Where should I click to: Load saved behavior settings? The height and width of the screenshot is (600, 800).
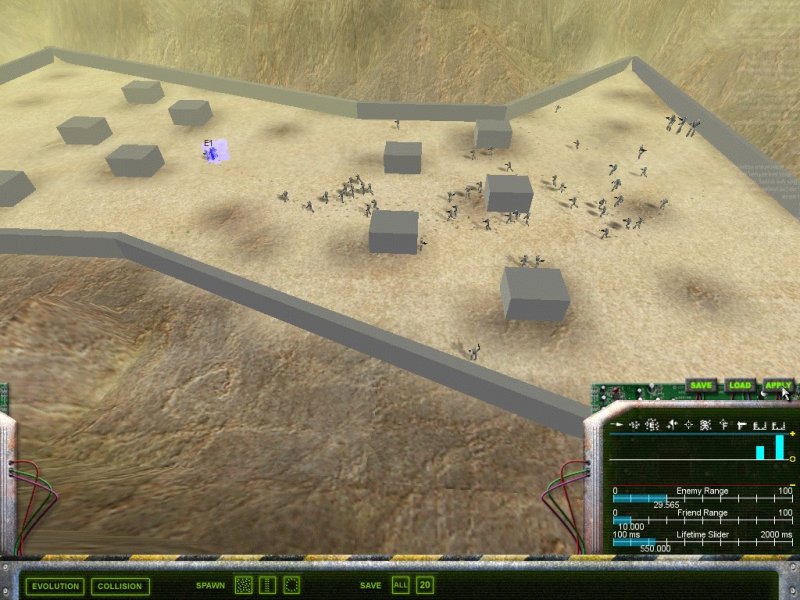click(x=739, y=385)
